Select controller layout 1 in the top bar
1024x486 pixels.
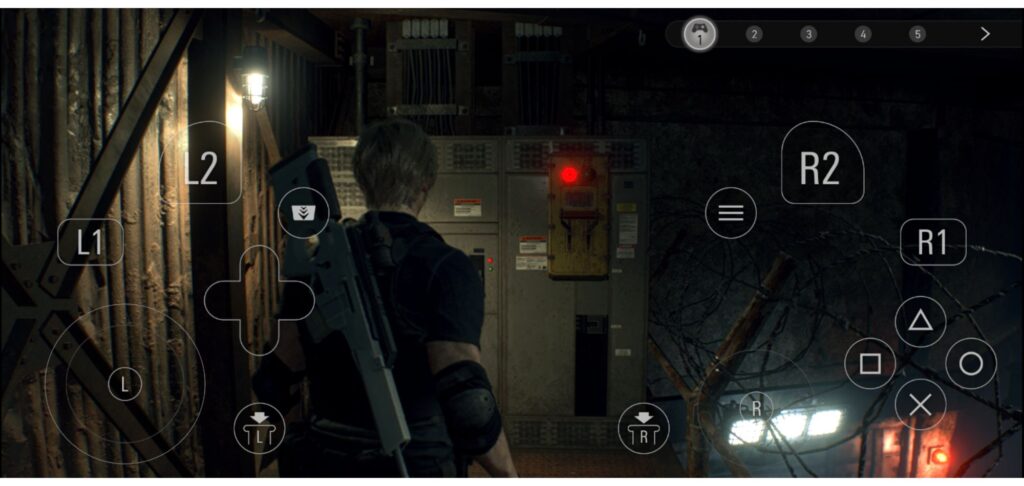700,34
